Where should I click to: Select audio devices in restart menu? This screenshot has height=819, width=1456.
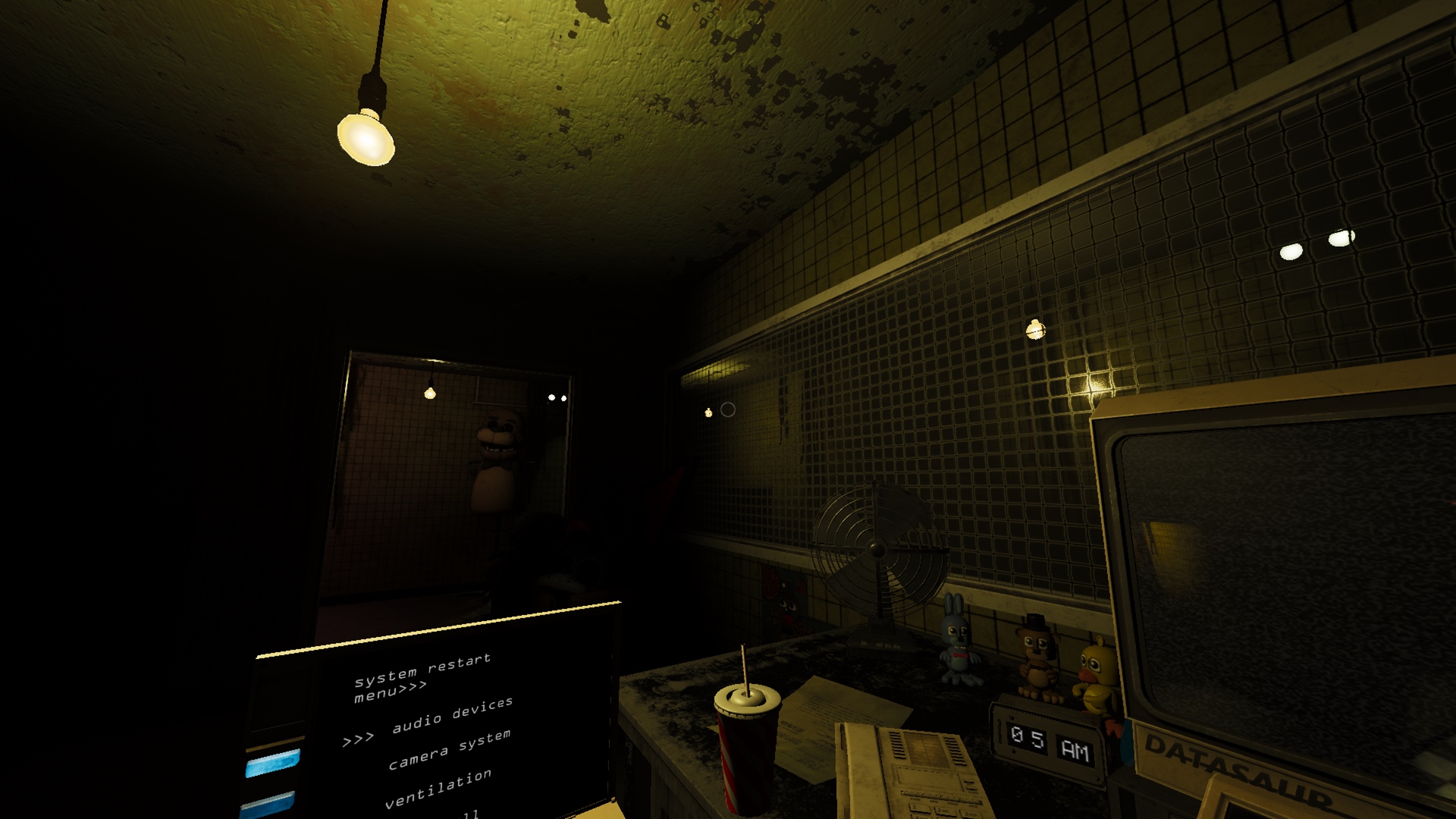[x=452, y=715]
